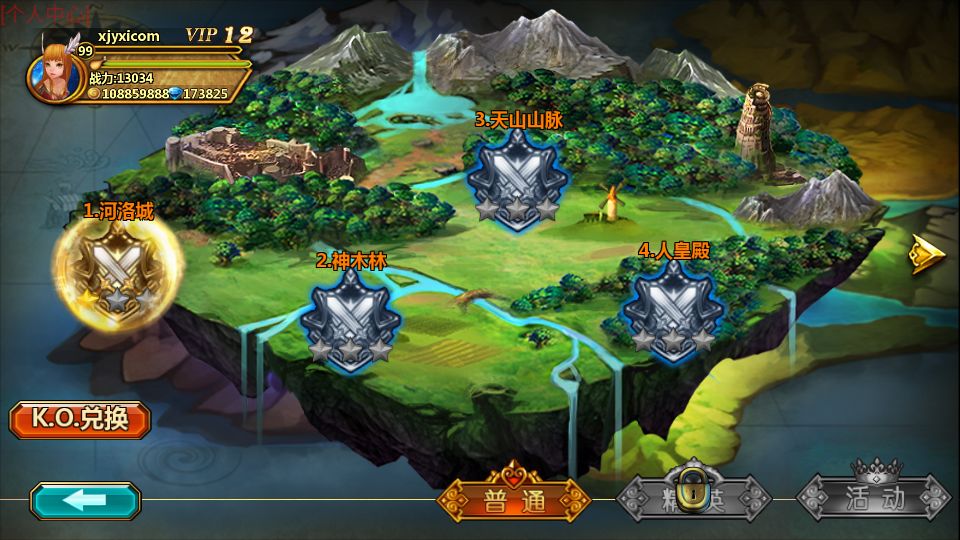Go back with the teal arrow button
This screenshot has height=540, width=960.
click(85, 500)
